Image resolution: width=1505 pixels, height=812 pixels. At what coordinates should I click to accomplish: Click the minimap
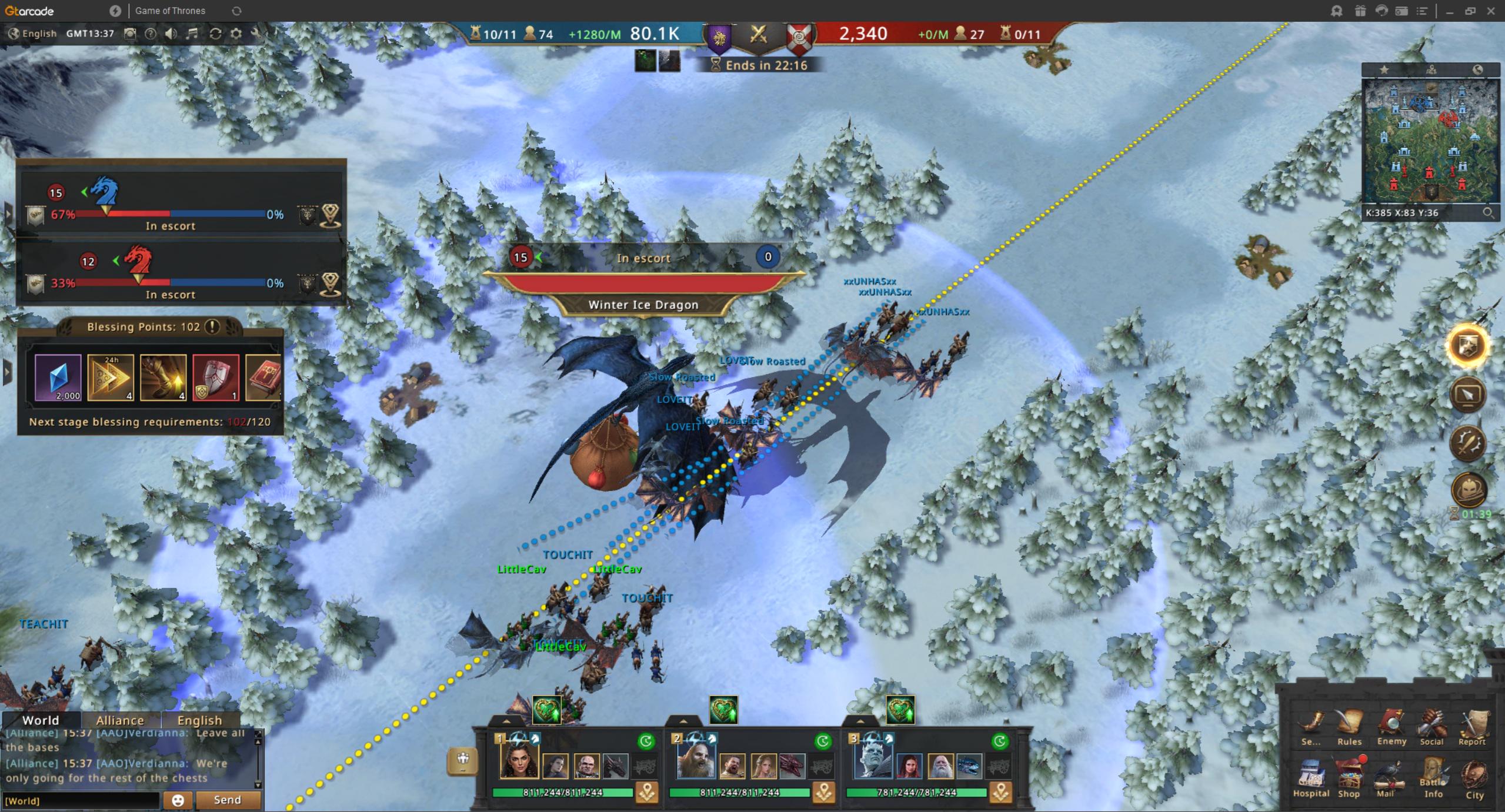[1430, 142]
